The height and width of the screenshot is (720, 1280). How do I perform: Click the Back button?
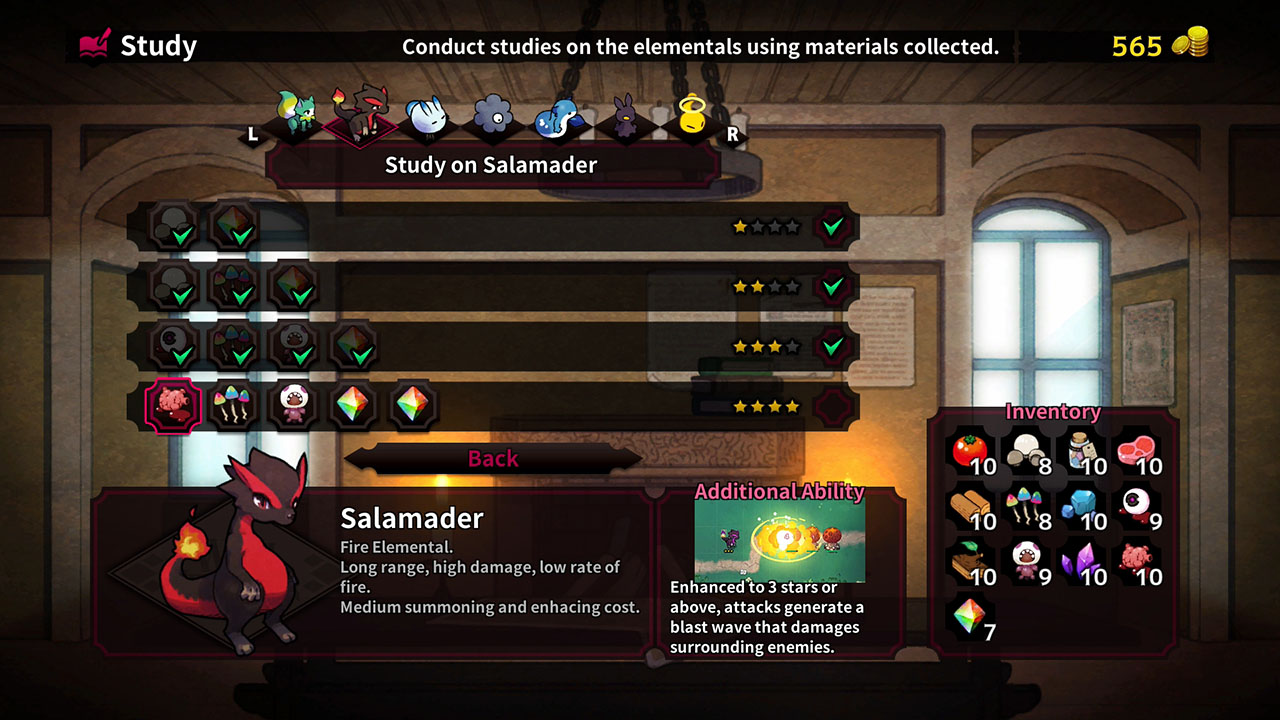click(495, 458)
